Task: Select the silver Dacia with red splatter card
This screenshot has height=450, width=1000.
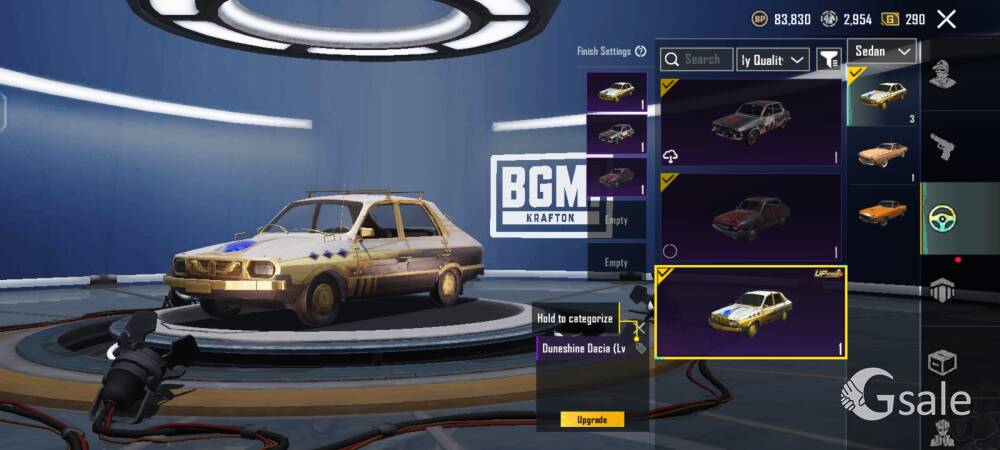Action: [x=750, y=122]
